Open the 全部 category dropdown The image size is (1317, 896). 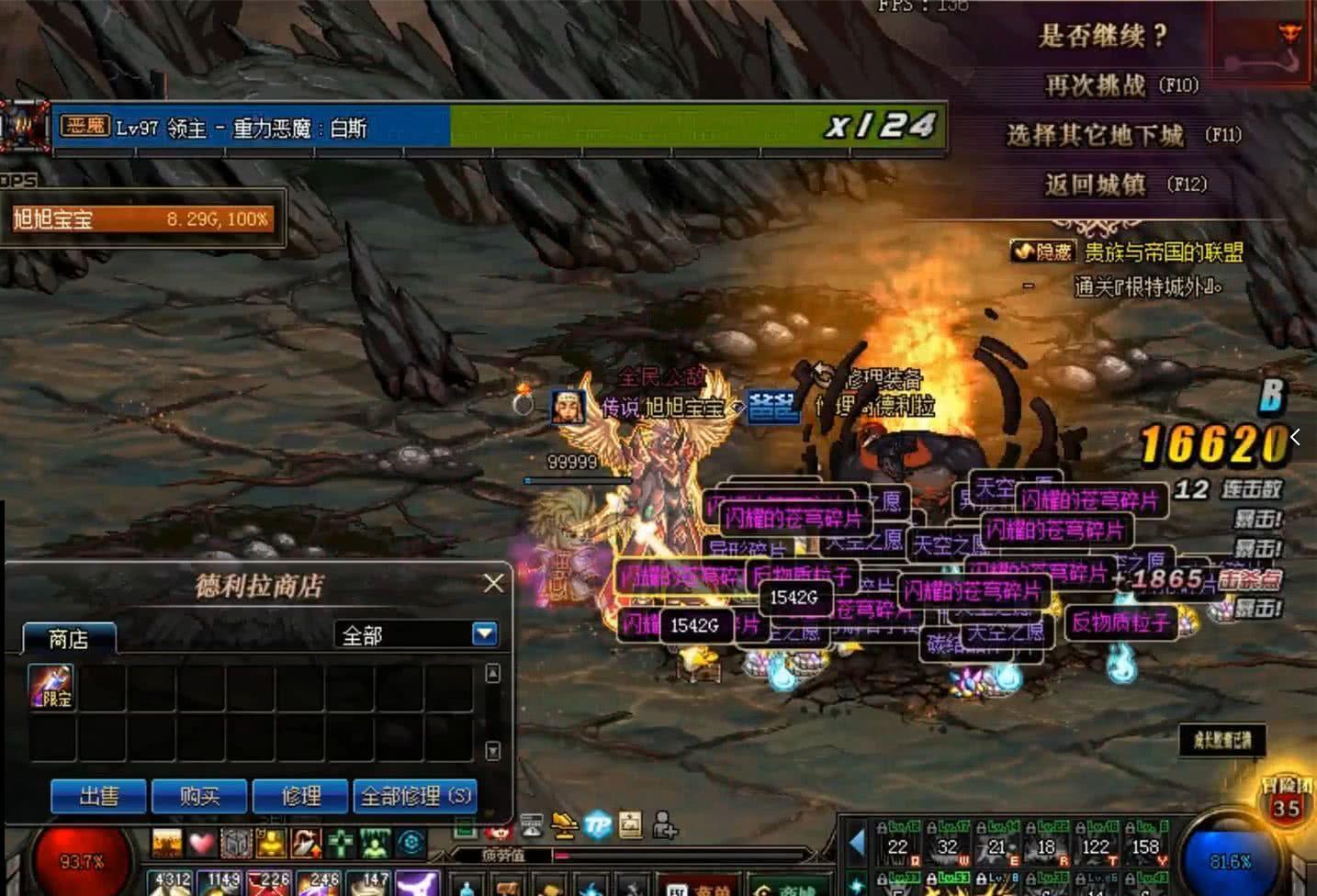(484, 633)
